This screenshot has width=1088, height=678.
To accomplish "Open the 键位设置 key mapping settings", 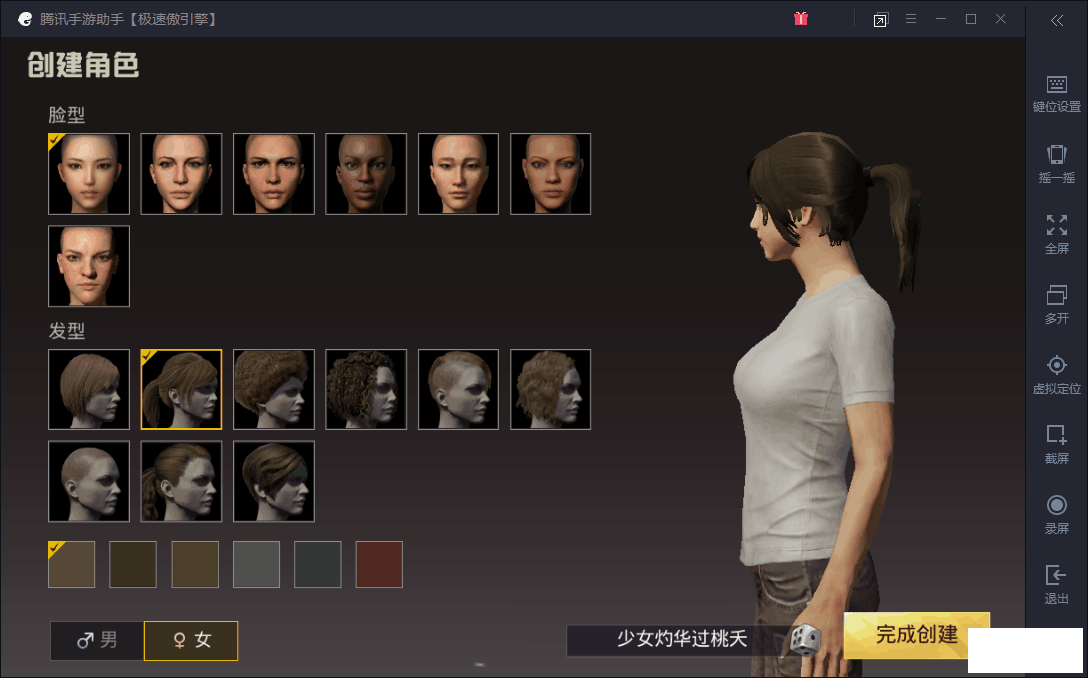I will click(x=1056, y=93).
